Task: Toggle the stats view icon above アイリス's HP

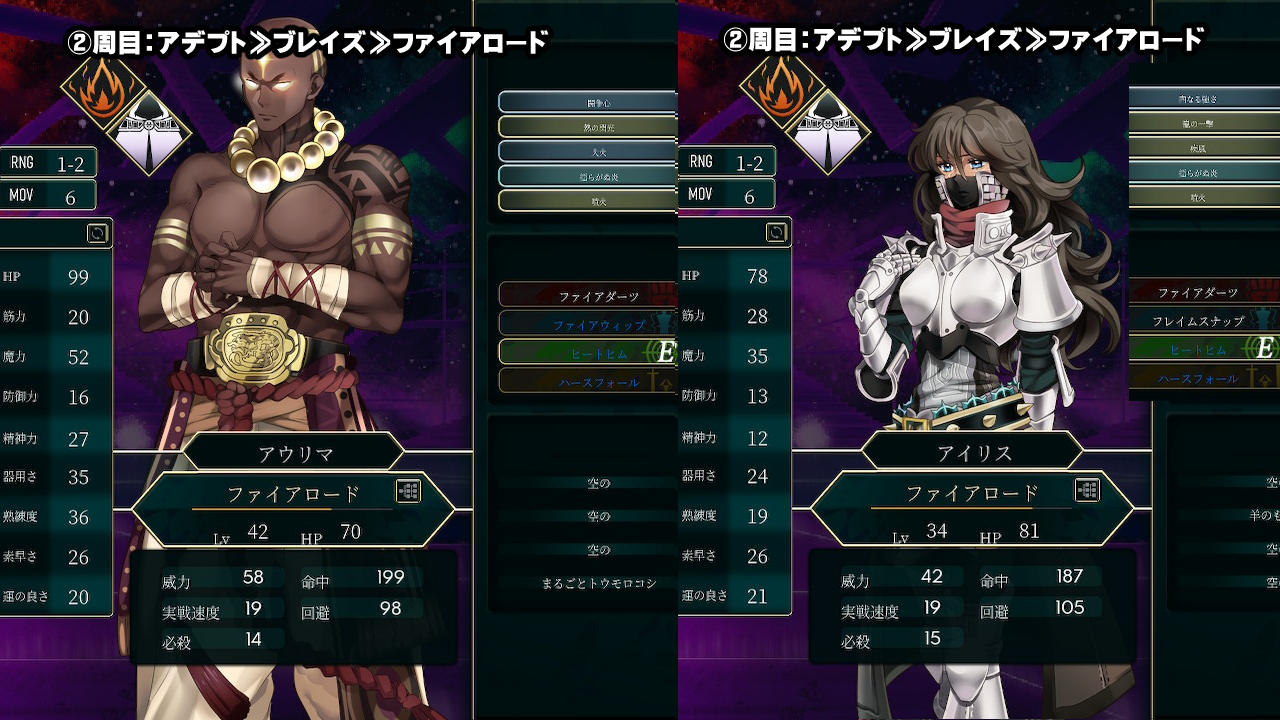Action: tap(776, 233)
